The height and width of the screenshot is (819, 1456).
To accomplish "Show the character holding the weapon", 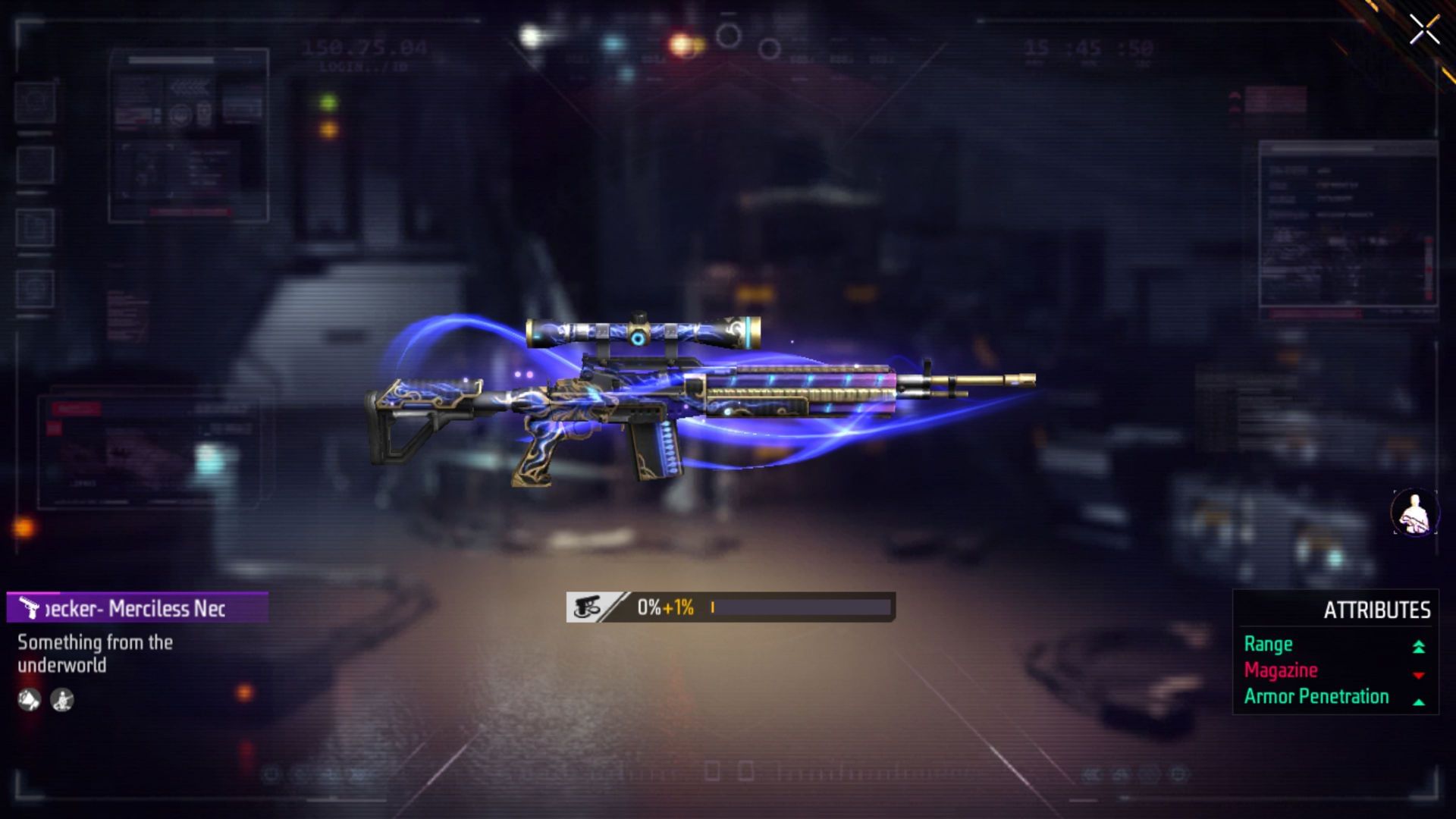I will coord(1414,512).
